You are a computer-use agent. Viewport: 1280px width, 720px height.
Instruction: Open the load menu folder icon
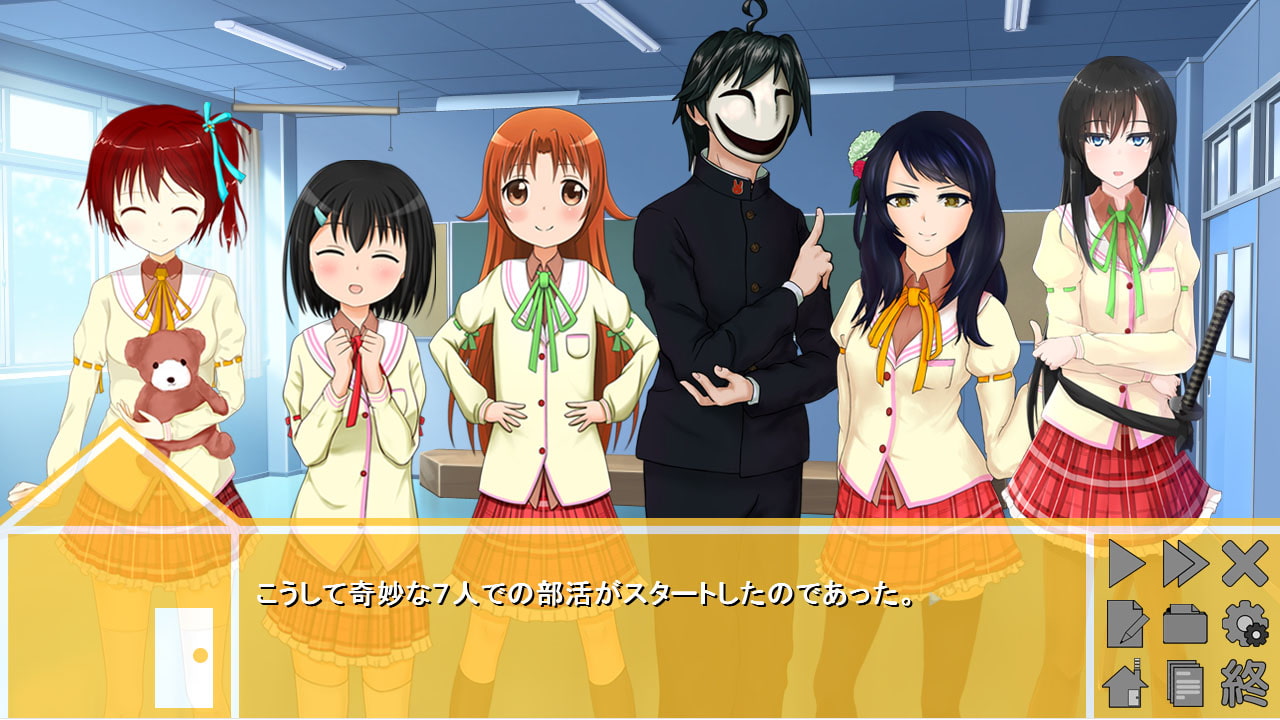click(x=1185, y=624)
